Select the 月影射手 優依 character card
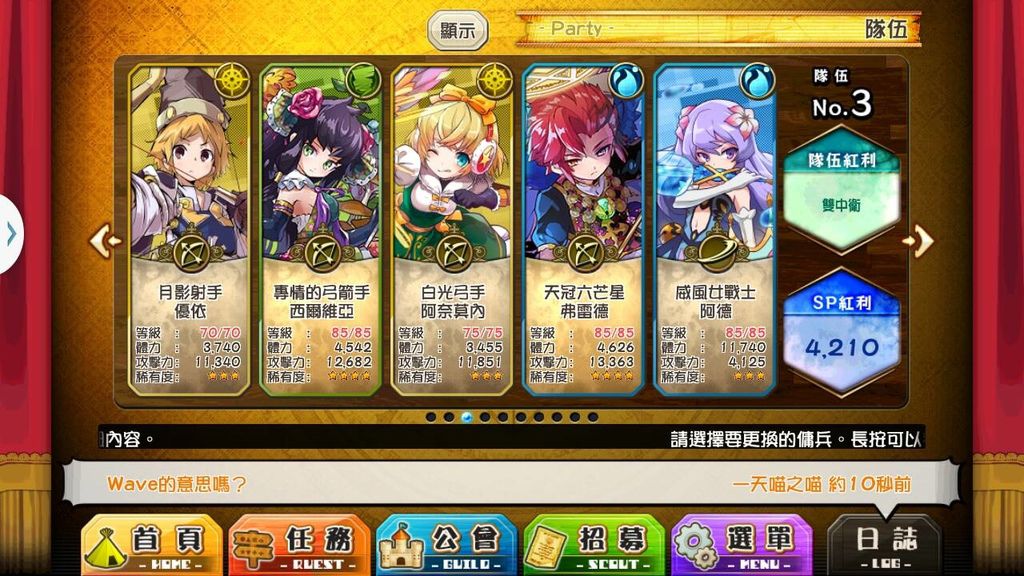1024x576 pixels. tap(188, 230)
